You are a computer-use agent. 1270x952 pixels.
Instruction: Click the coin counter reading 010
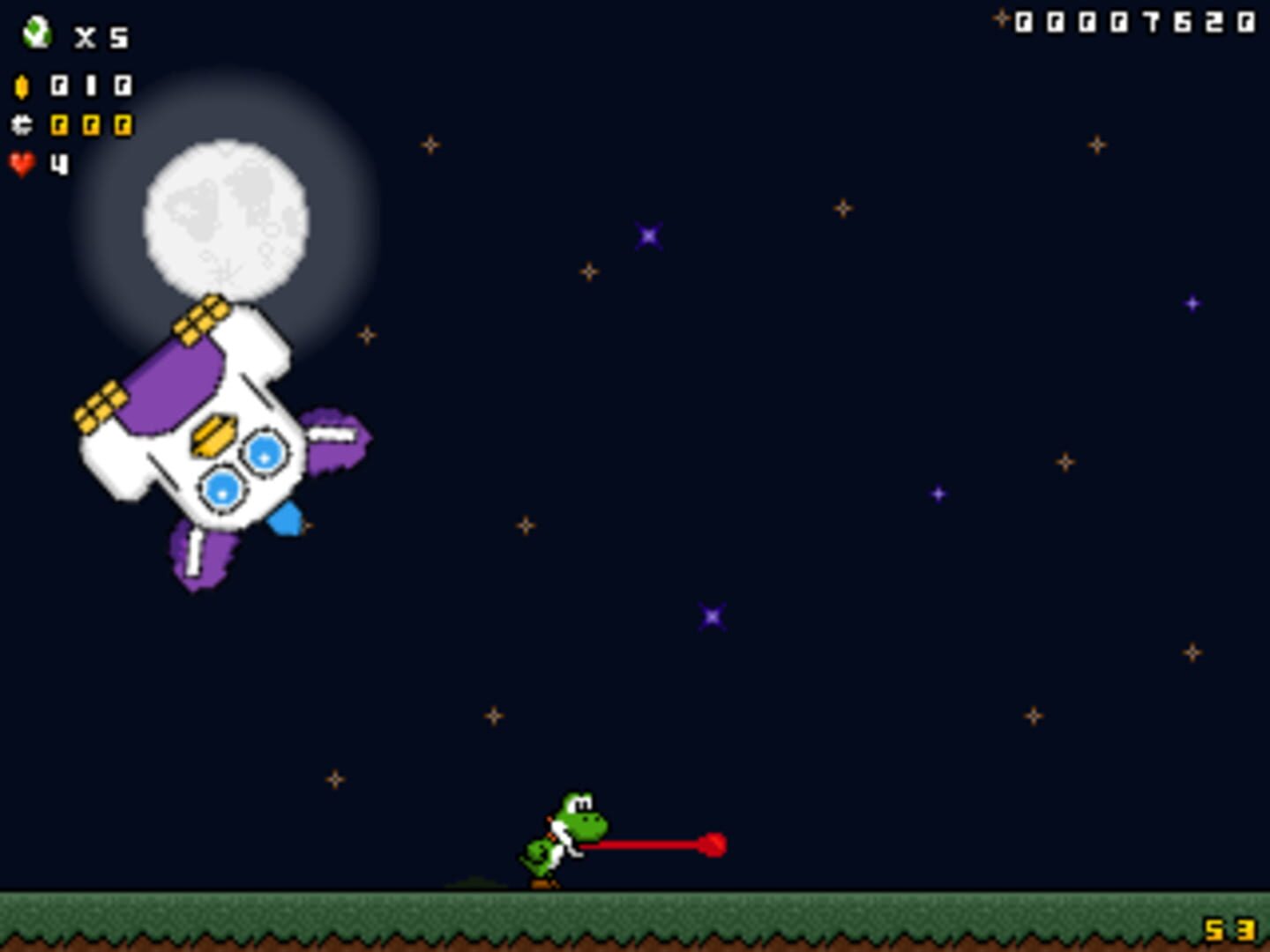coord(92,86)
